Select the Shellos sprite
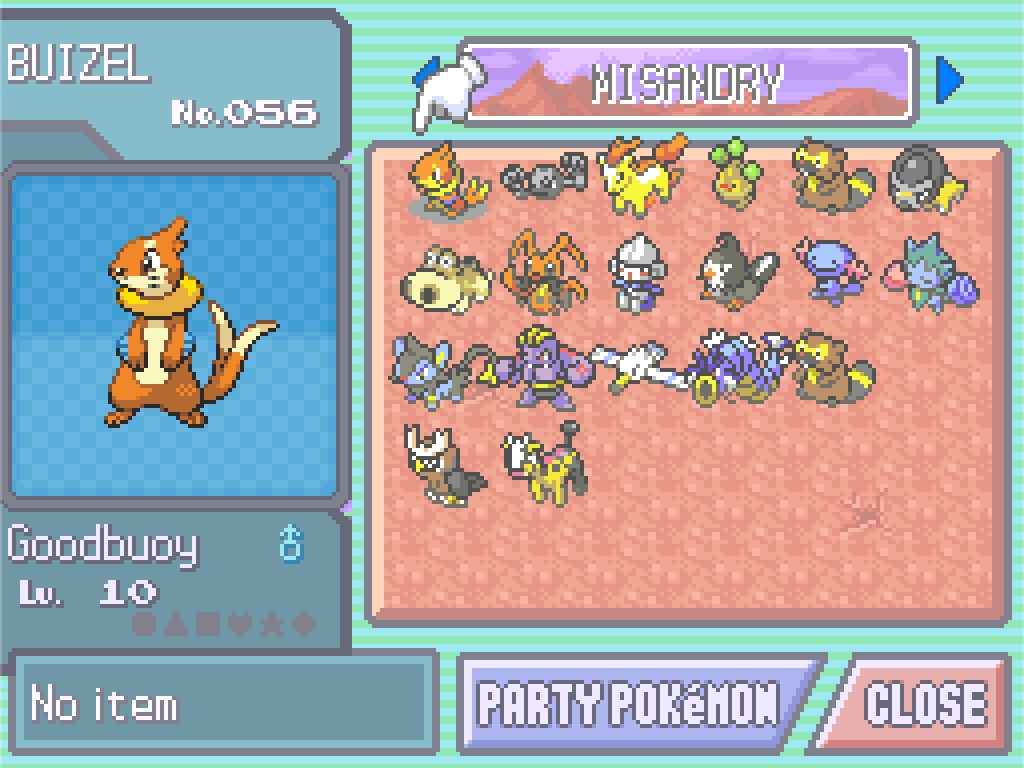Viewport: 1024px width, 768px height. (930, 272)
